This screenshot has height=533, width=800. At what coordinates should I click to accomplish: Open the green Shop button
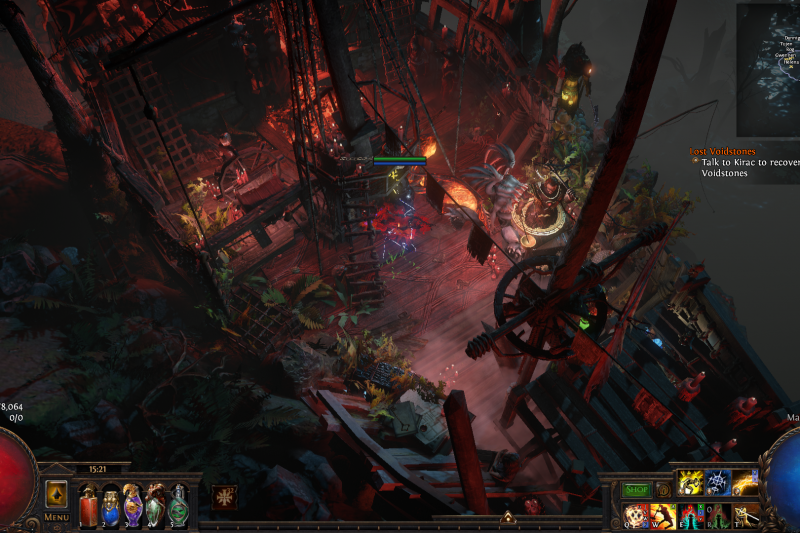(637, 490)
